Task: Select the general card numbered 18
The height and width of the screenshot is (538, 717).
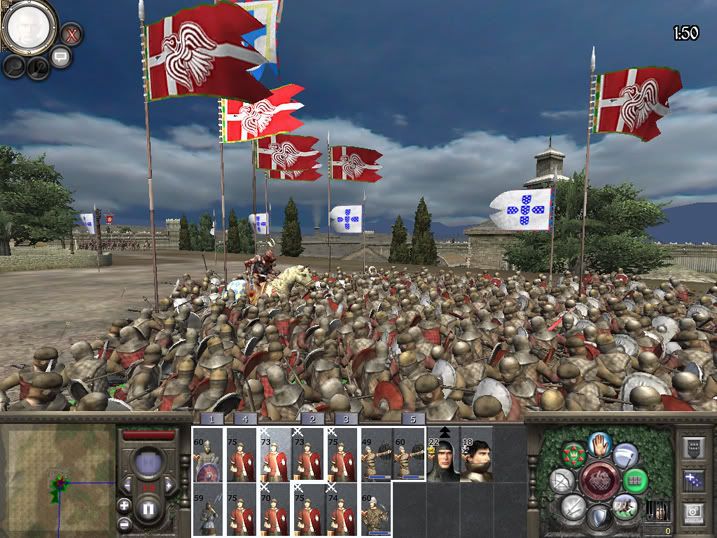Action: tap(476, 453)
